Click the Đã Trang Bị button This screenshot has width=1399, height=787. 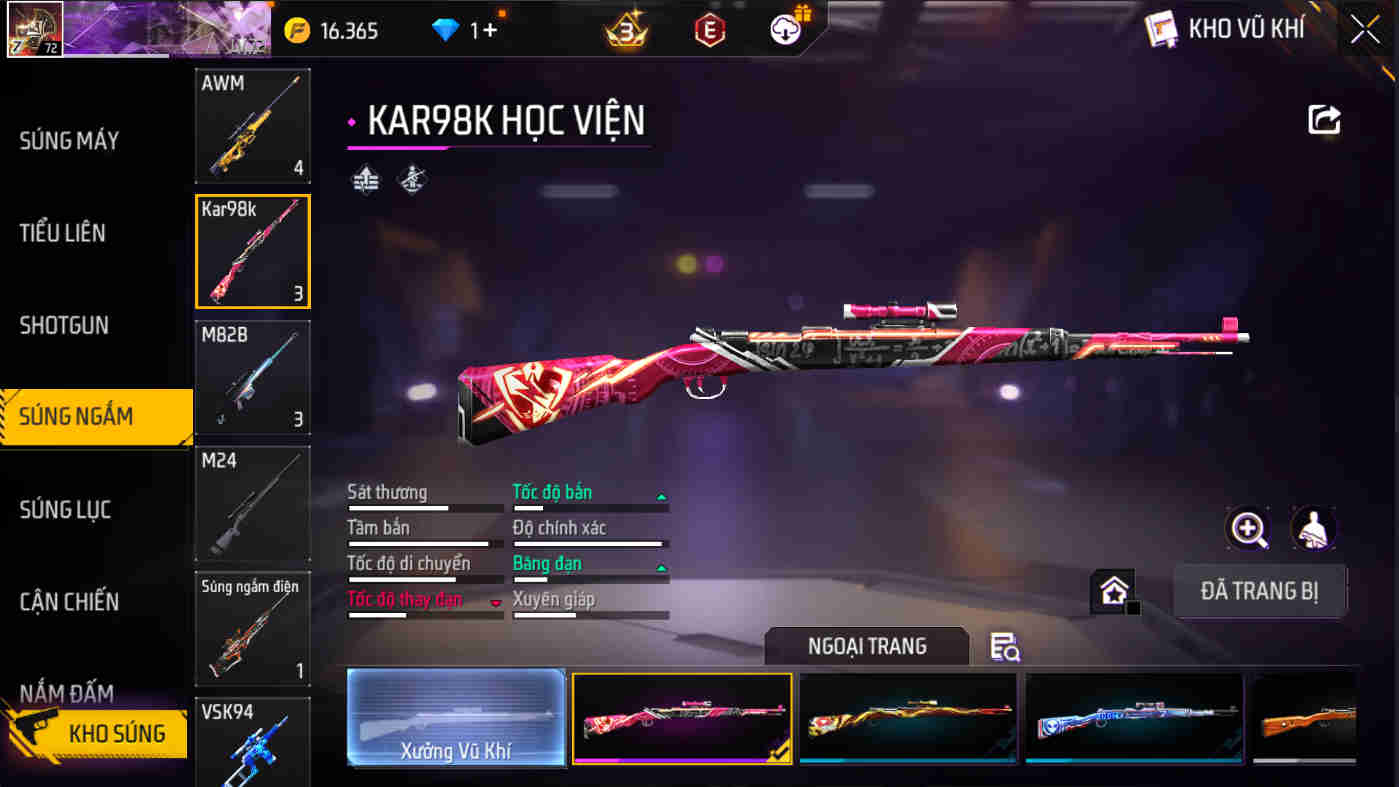point(1259,591)
